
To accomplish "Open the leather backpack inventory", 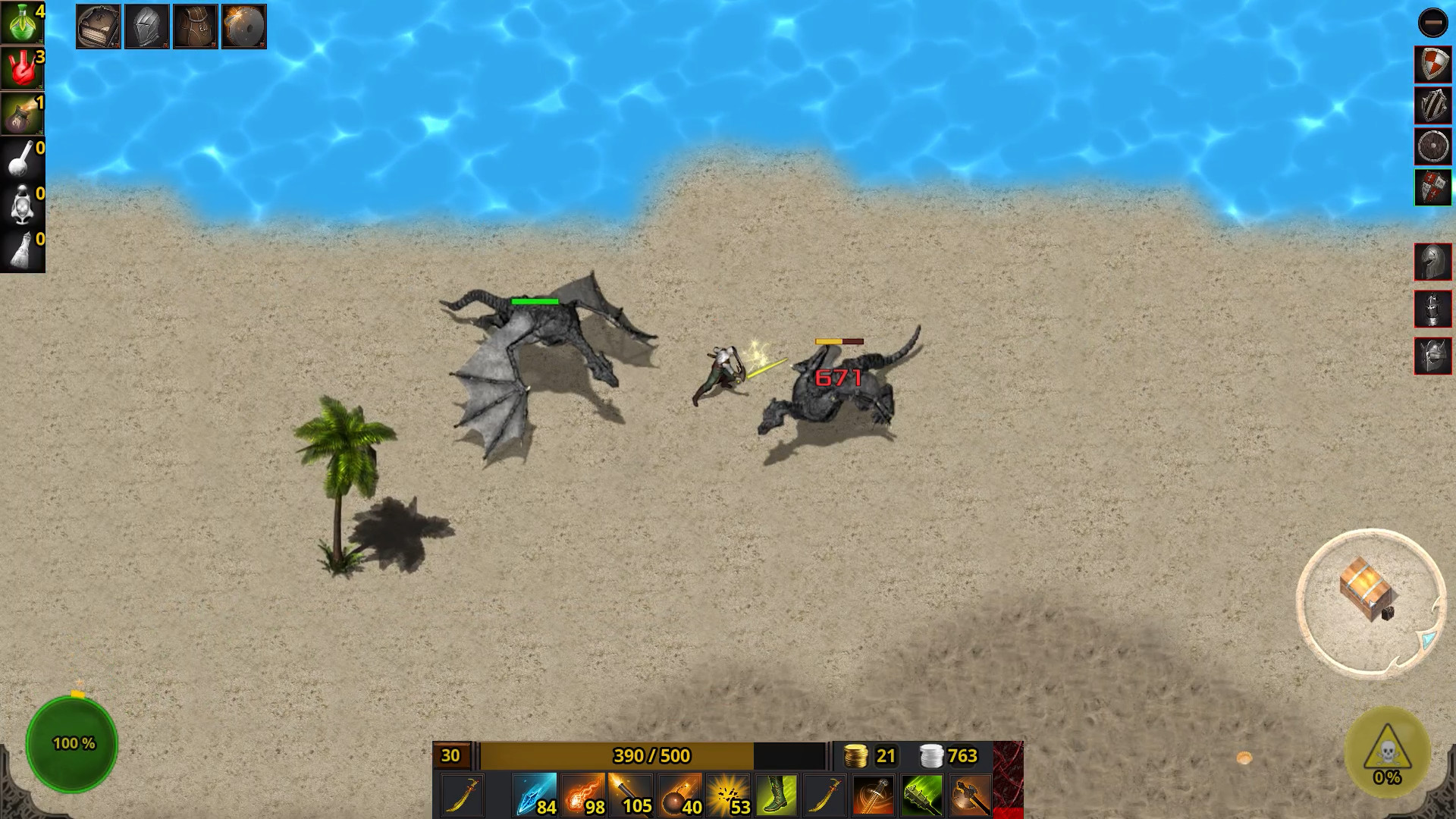I will 196,27.
